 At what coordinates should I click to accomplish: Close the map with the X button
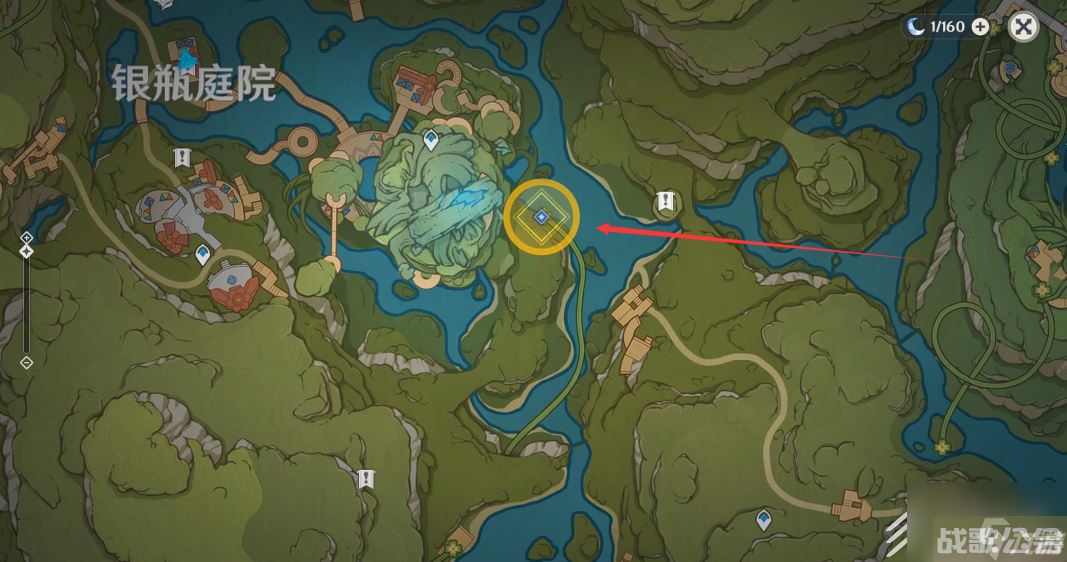click(x=1023, y=27)
